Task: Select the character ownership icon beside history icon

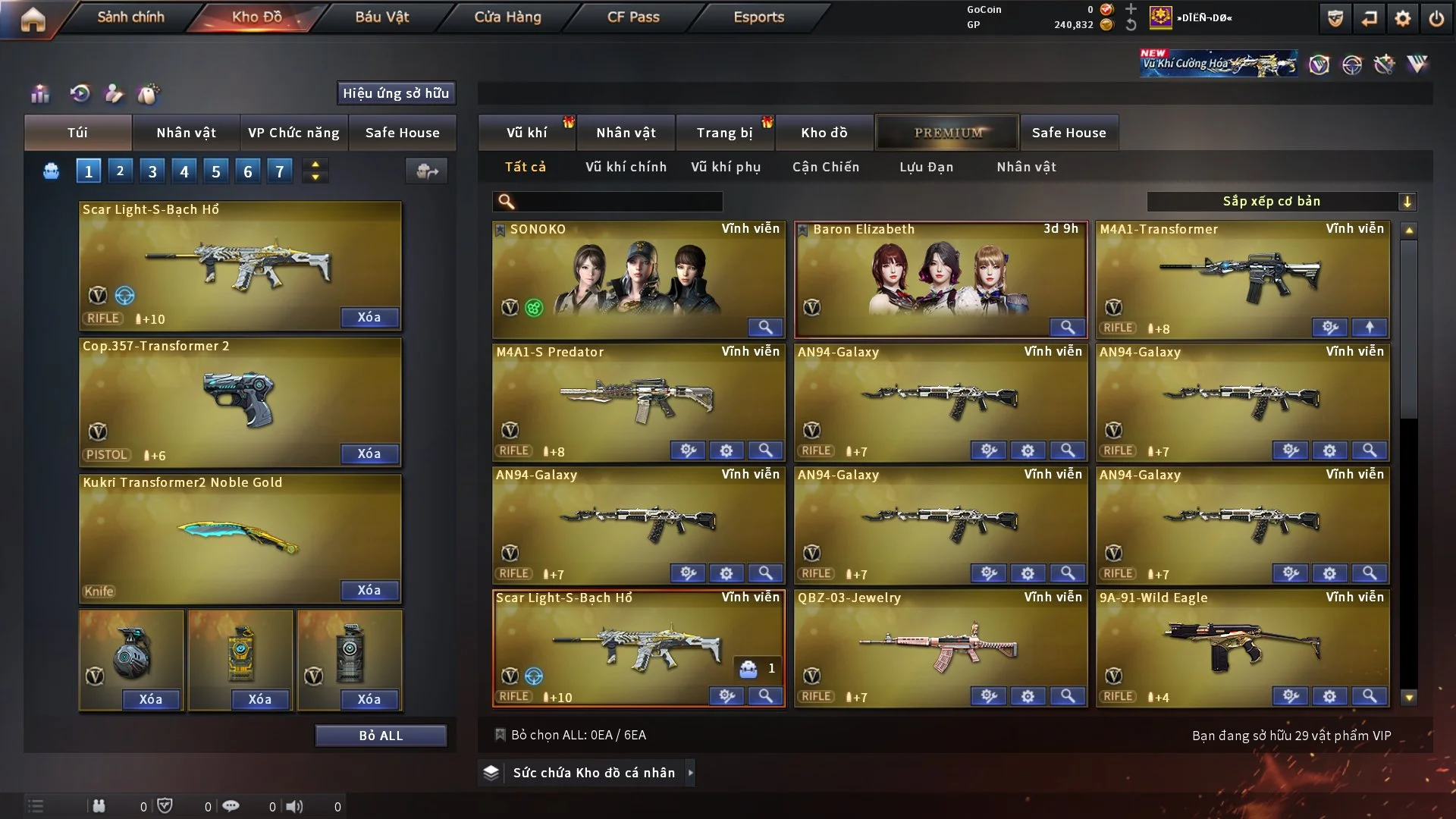Action: coord(114,94)
